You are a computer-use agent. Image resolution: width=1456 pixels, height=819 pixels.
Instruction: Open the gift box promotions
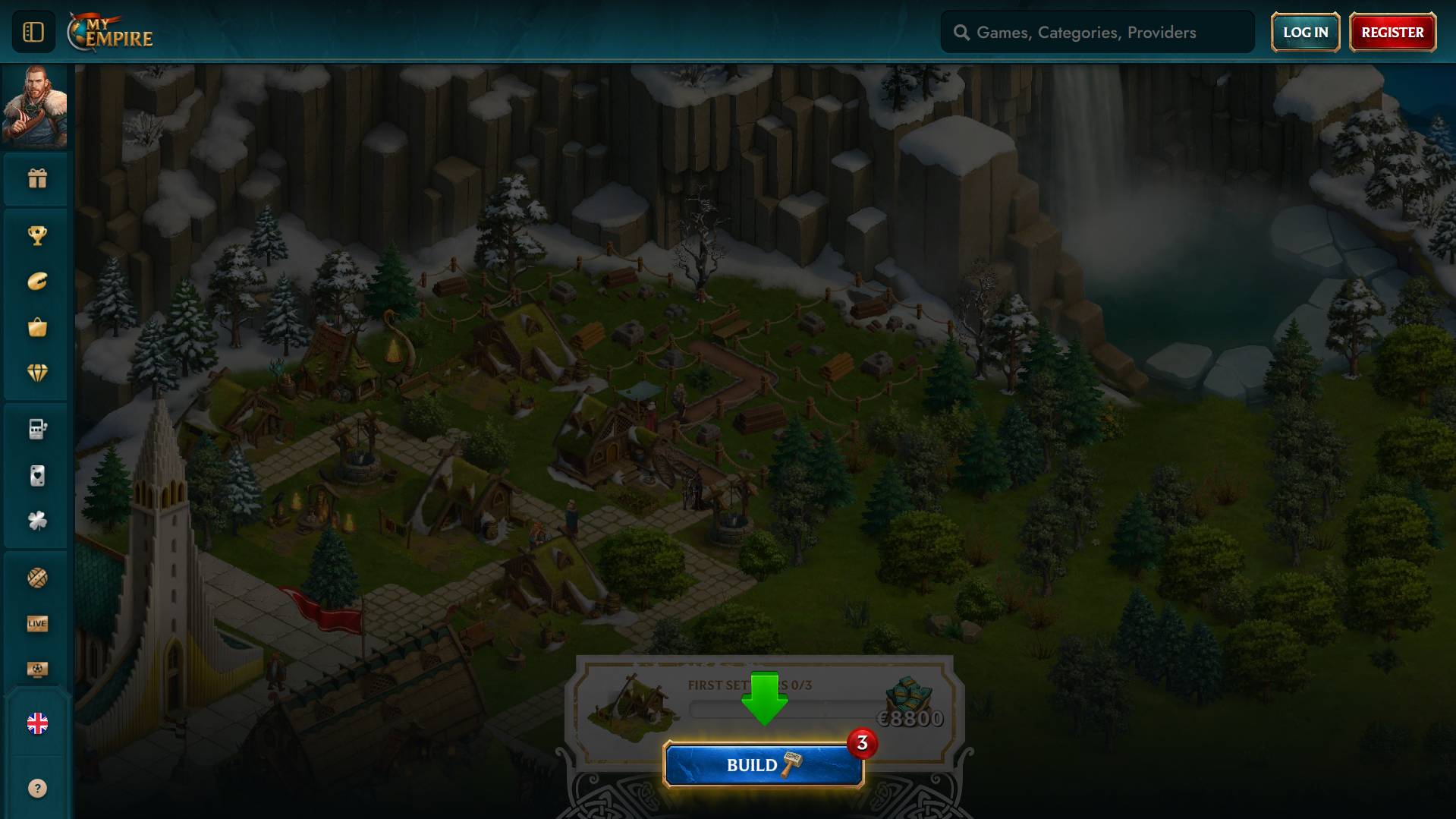tap(37, 178)
